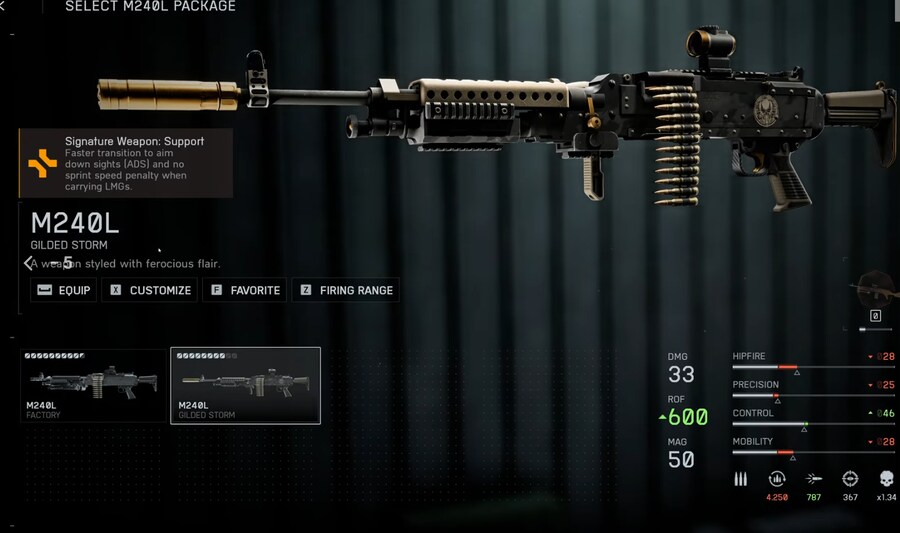This screenshot has width=900, height=533.
Task: Enter the Firing Range
Action: [346, 290]
